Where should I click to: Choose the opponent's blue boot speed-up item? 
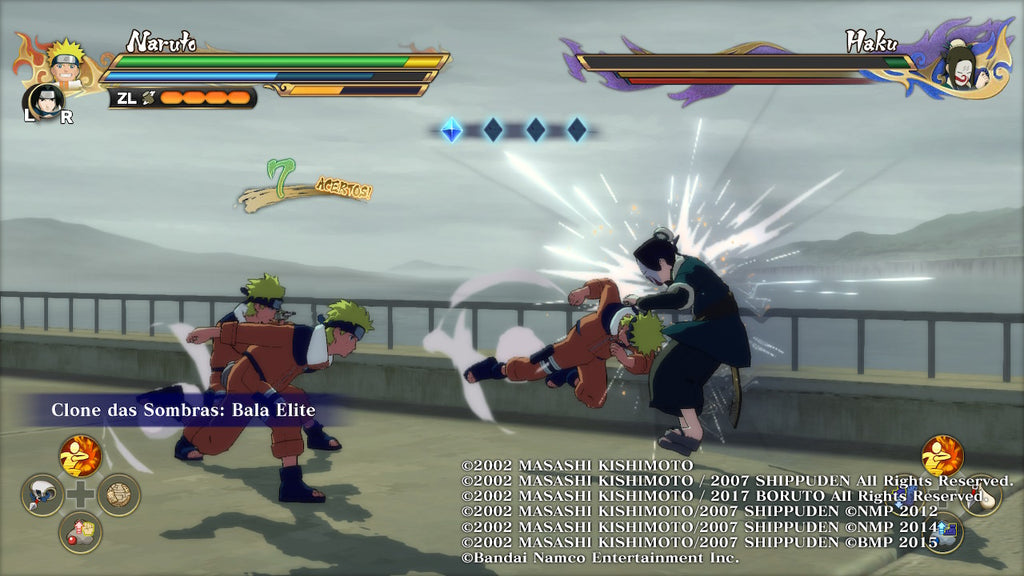[x=943, y=531]
